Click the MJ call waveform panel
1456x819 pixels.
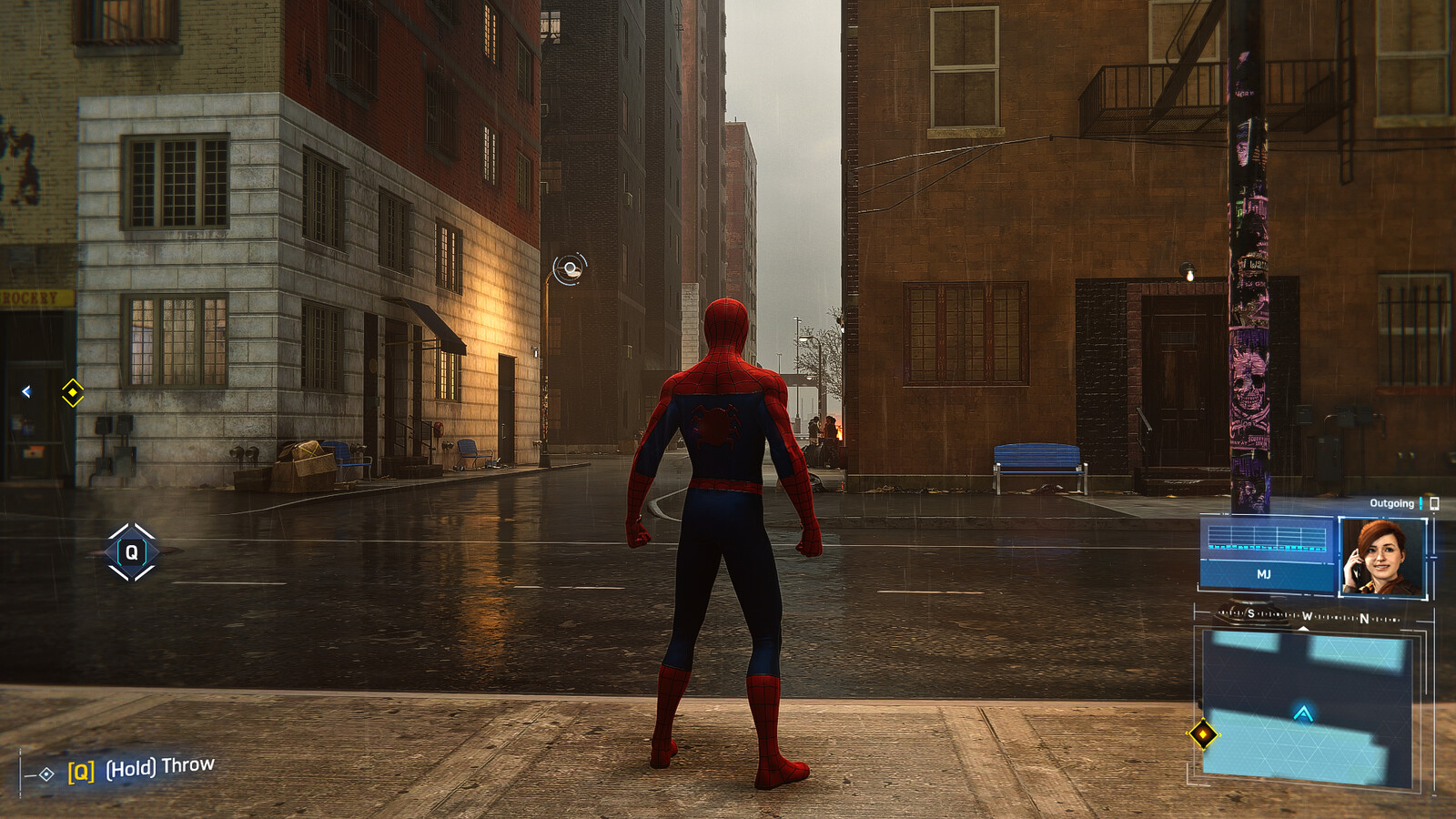click(1266, 553)
